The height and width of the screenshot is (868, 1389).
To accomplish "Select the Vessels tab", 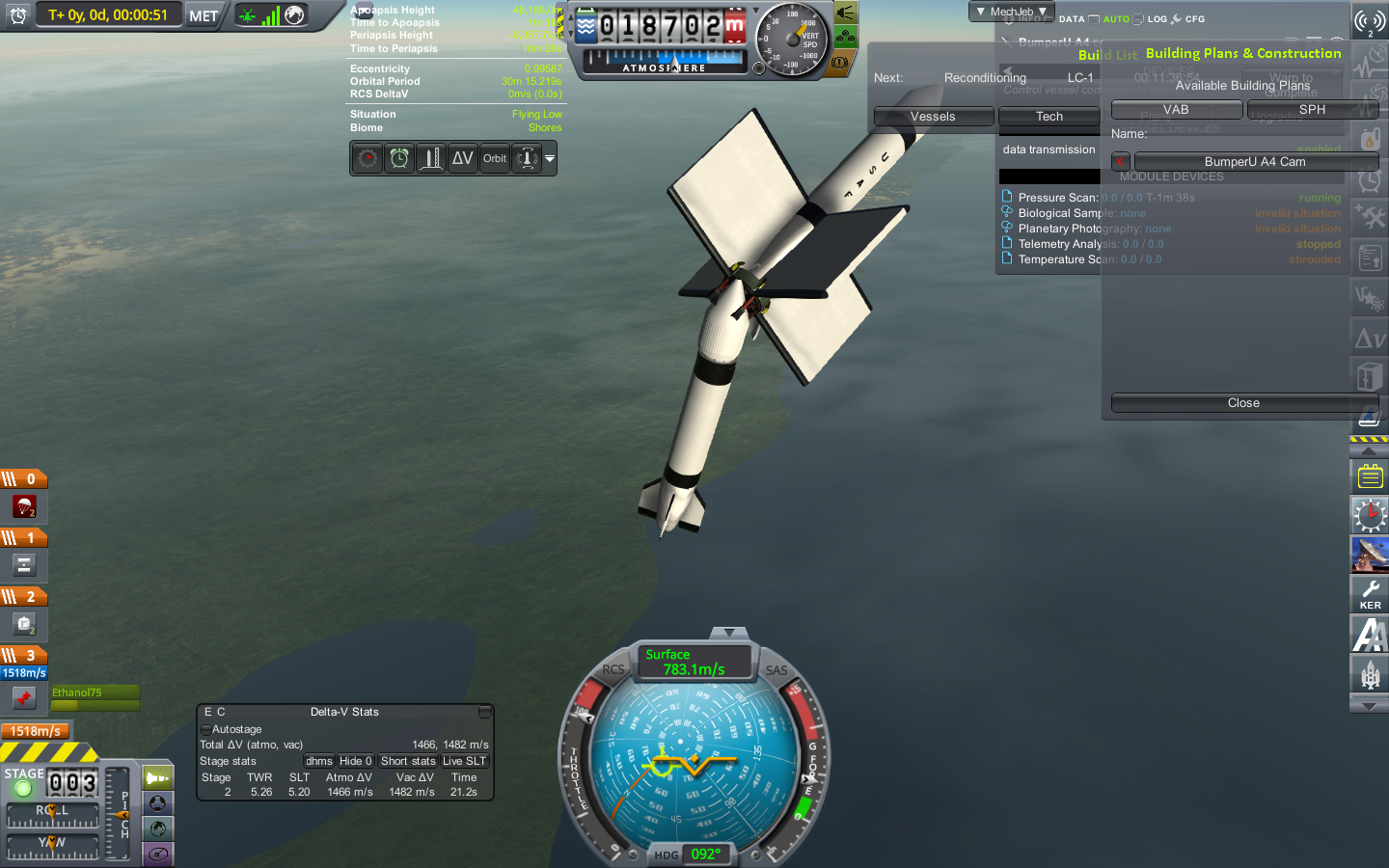I will click(933, 116).
